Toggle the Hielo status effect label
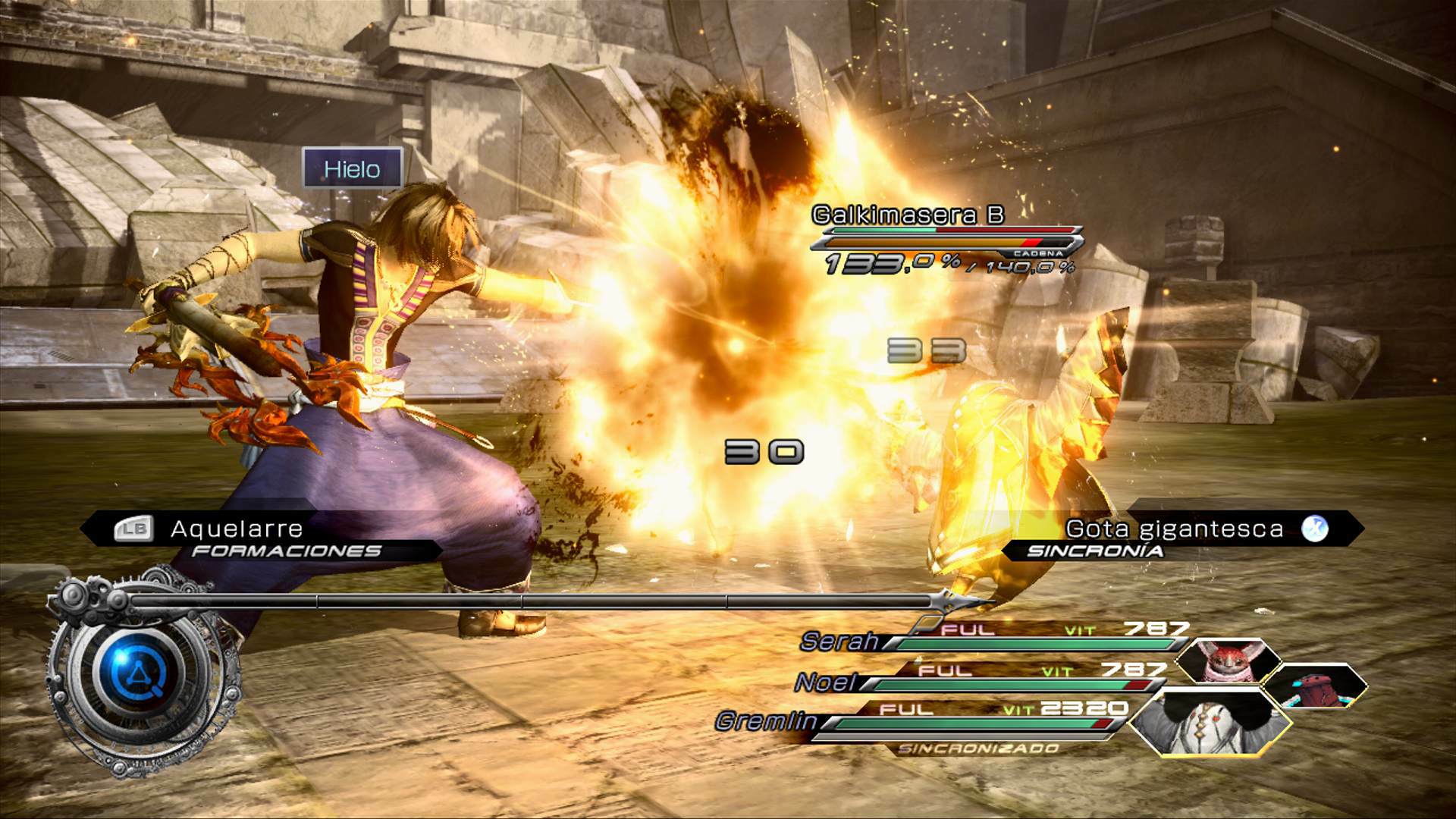Viewport: 1456px width, 819px height. click(353, 169)
